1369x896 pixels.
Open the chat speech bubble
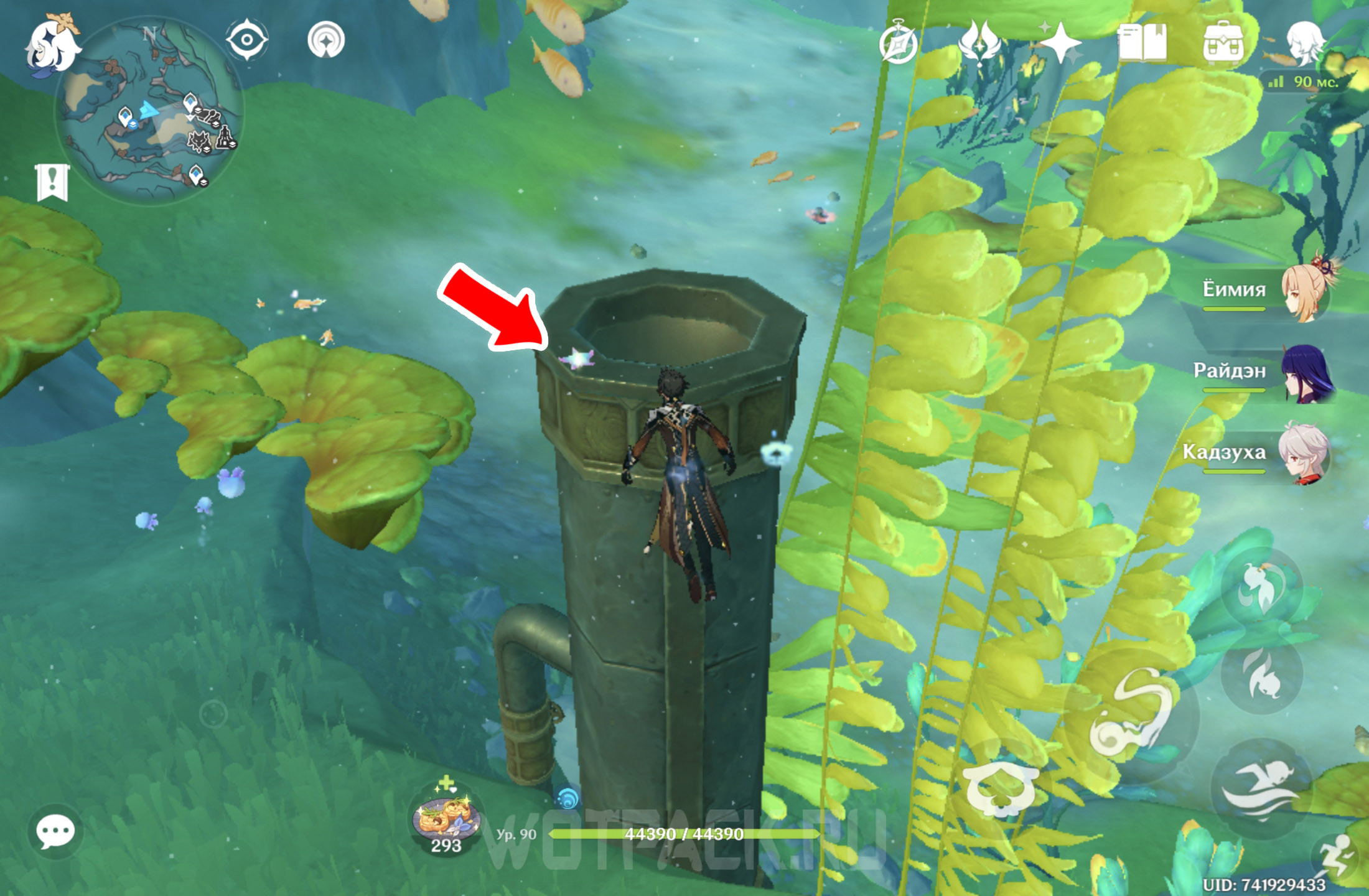pos(55,831)
